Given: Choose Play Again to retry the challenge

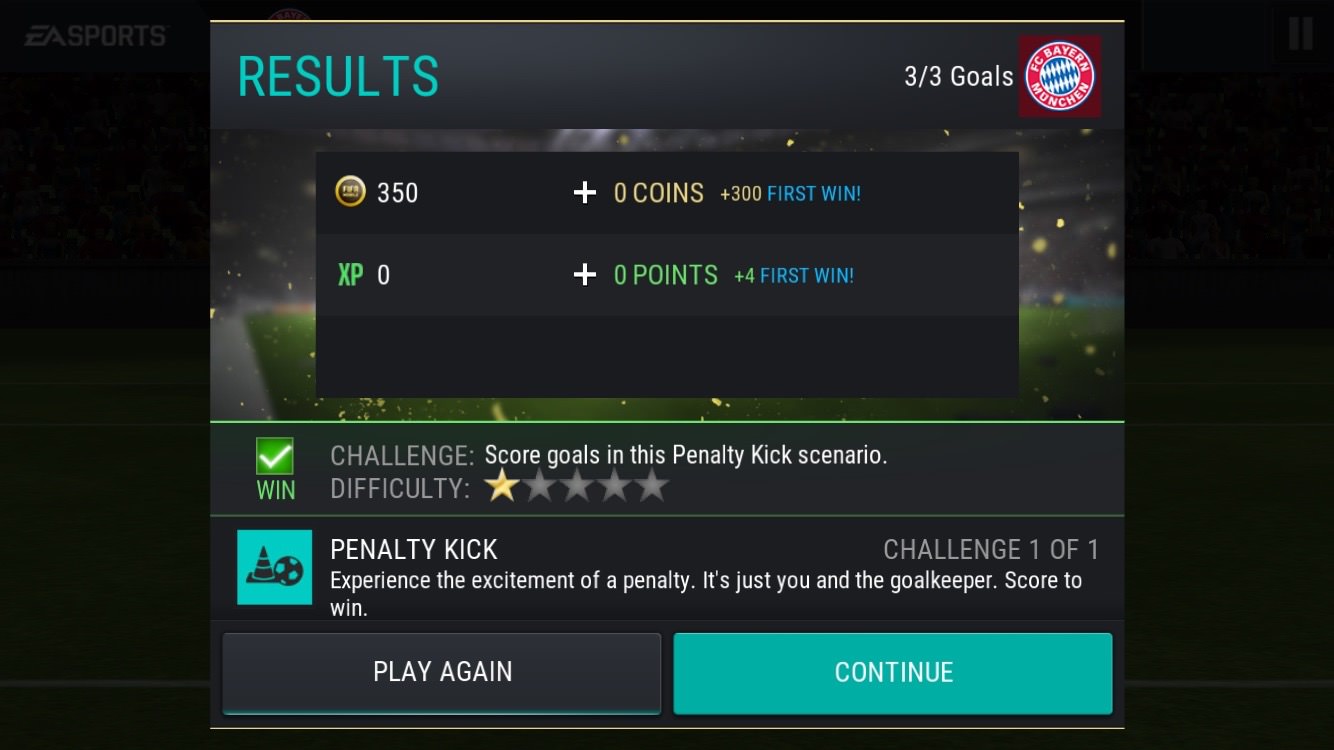Looking at the screenshot, I should 441,672.
